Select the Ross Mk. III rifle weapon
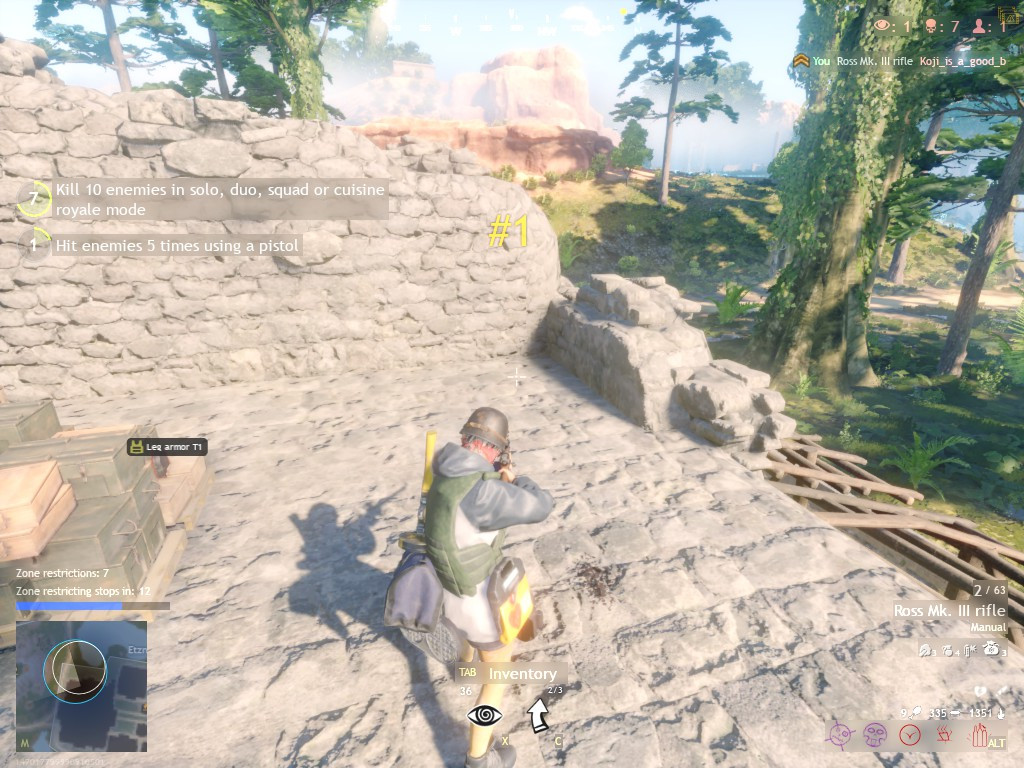This screenshot has height=768, width=1024. pos(949,610)
